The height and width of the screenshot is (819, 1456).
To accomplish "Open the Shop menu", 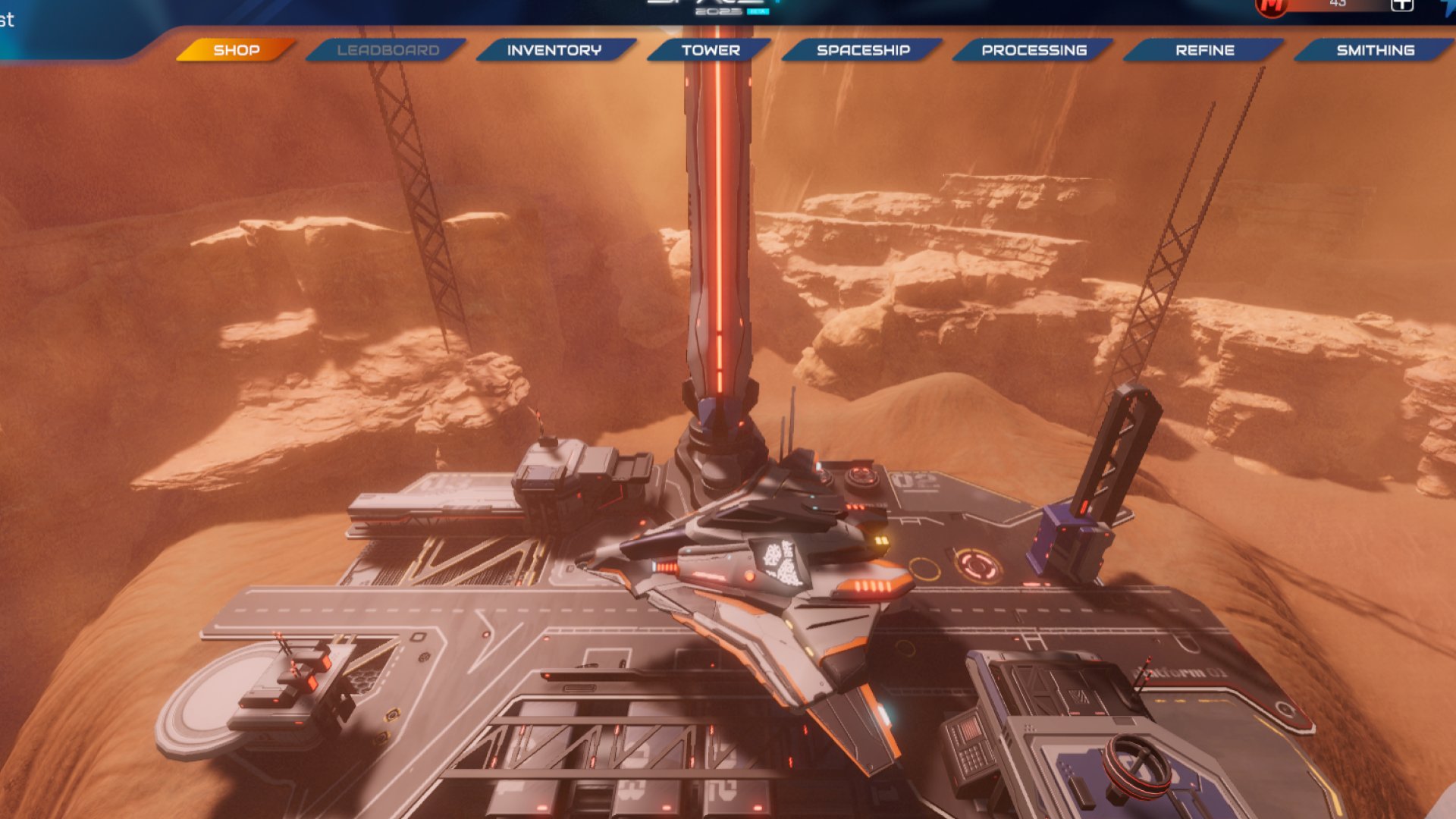I will click(236, 50).
